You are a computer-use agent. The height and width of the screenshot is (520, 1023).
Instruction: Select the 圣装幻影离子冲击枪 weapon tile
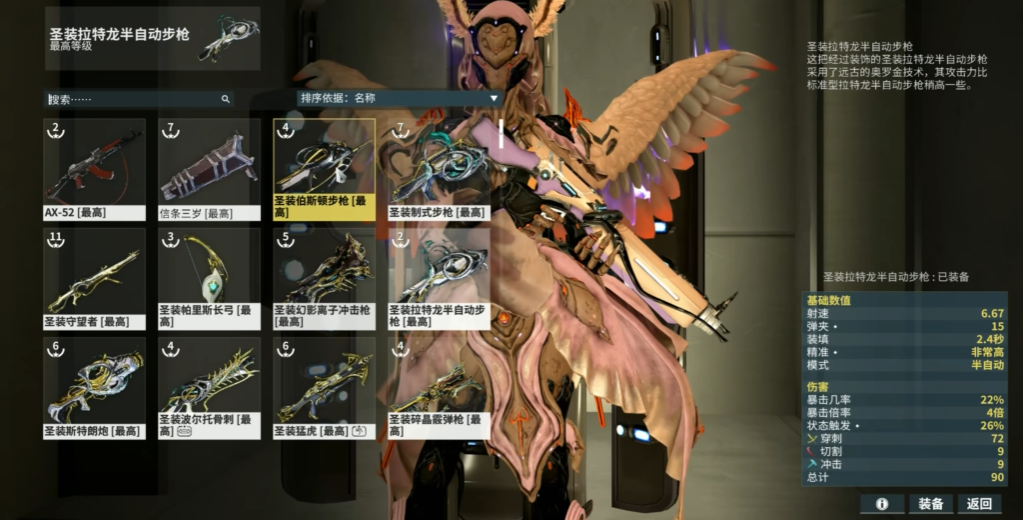(x=324, y=277)
